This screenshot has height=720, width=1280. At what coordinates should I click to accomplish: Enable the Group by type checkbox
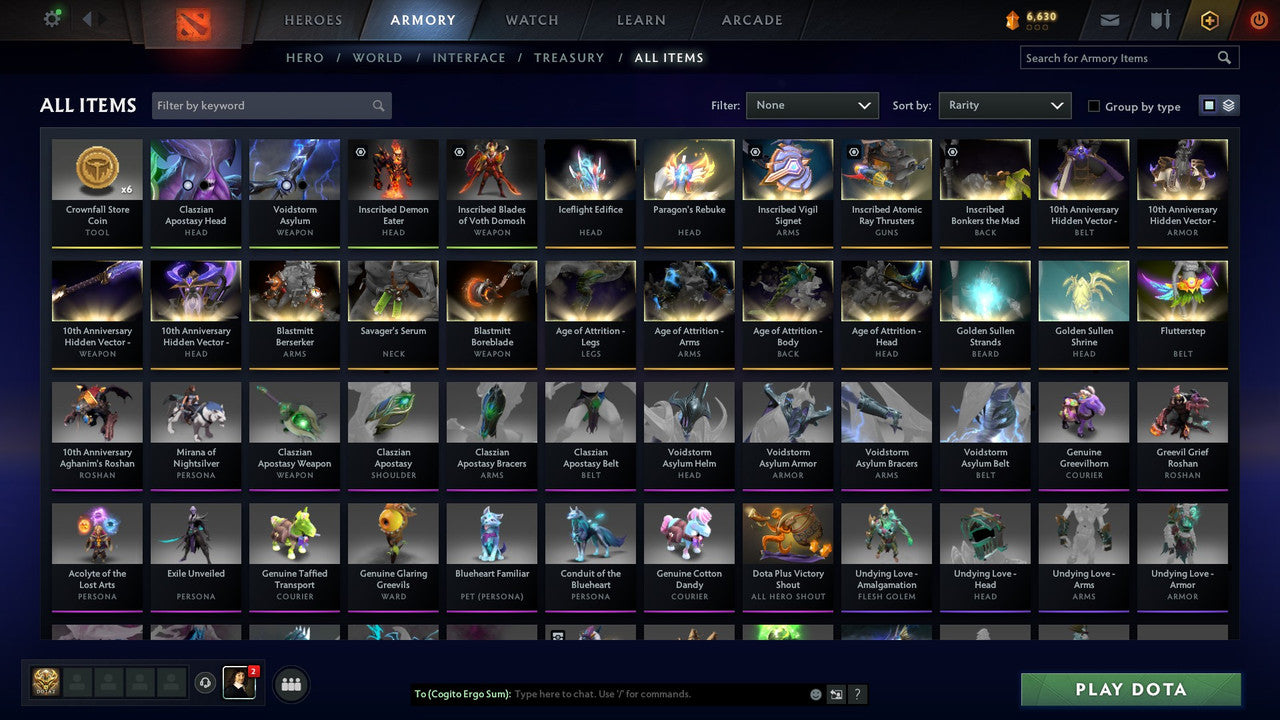point(1094,106)
